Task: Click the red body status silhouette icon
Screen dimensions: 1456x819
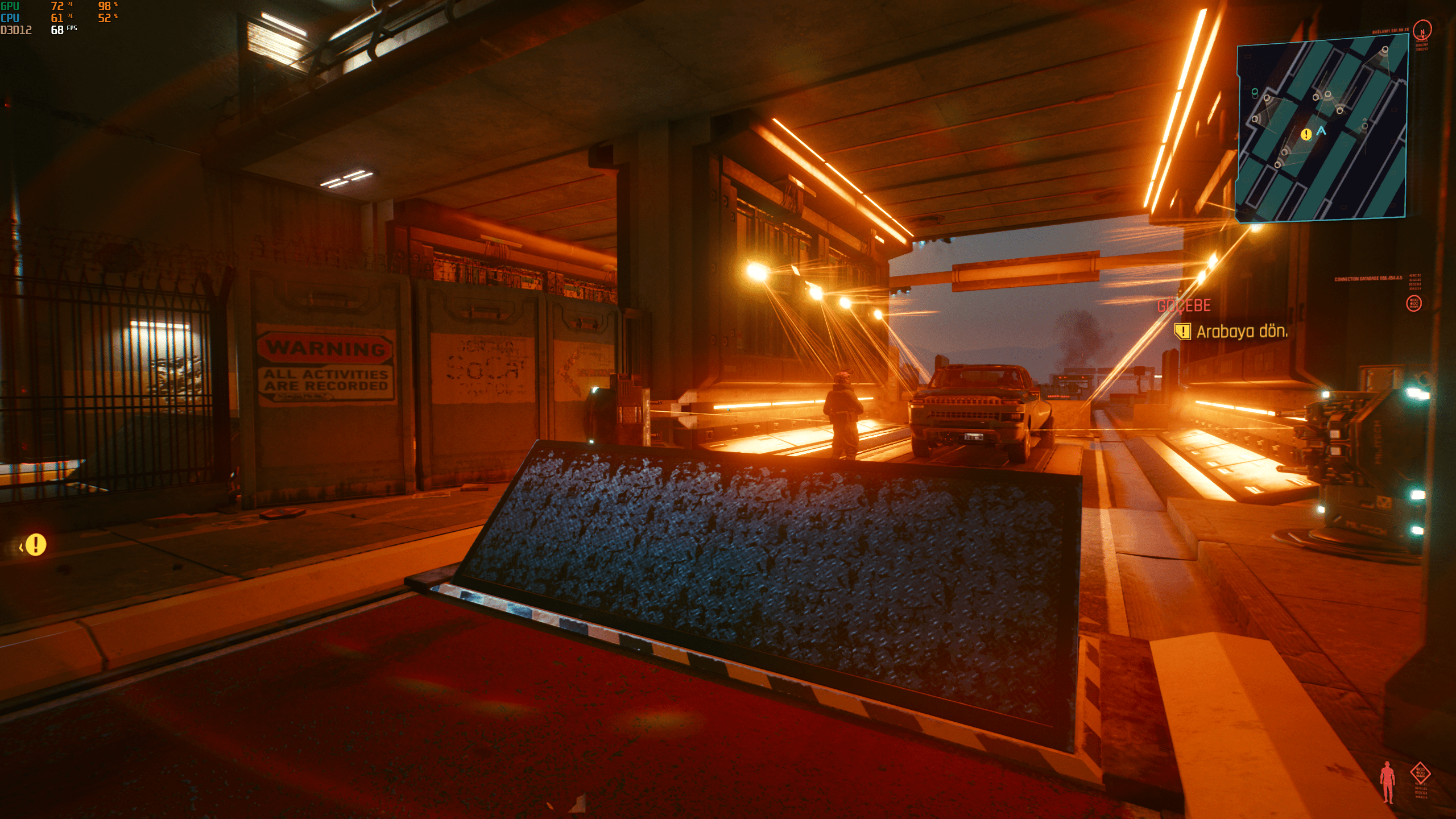Action: coord(1388,782)
